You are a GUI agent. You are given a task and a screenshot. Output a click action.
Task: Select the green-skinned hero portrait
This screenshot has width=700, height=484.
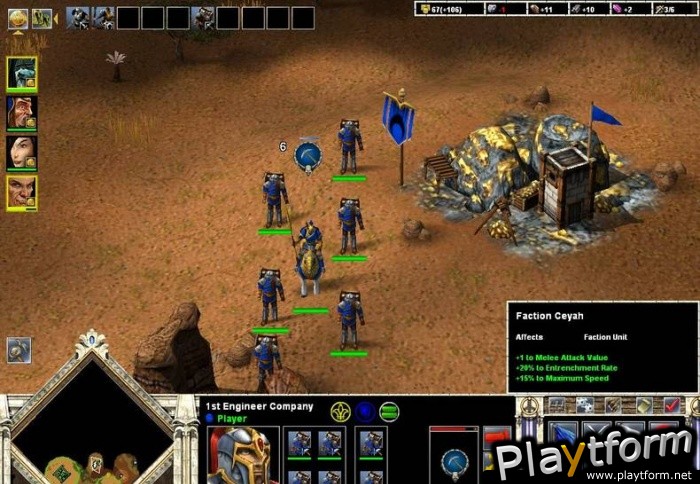[22, 73]
